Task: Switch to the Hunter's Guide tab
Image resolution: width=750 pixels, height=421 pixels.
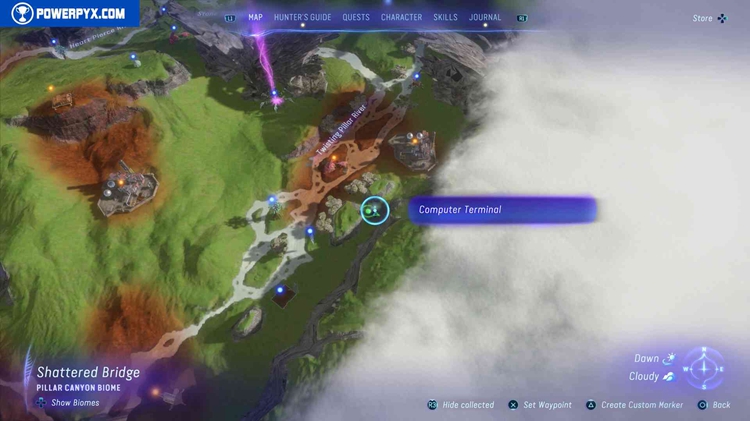Action: point(303,17)
